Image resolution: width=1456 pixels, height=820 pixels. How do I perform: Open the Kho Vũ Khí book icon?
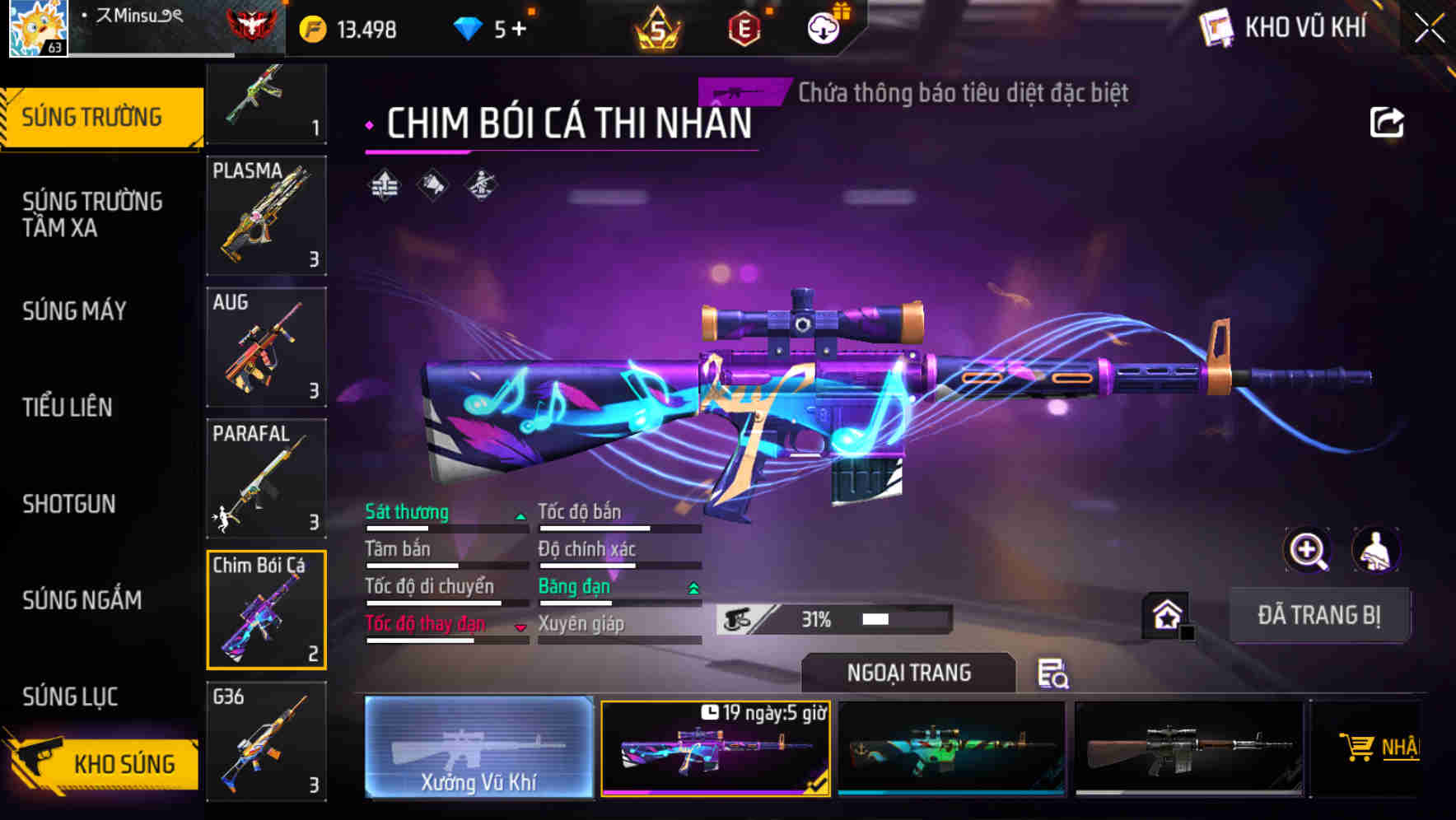1218,27
